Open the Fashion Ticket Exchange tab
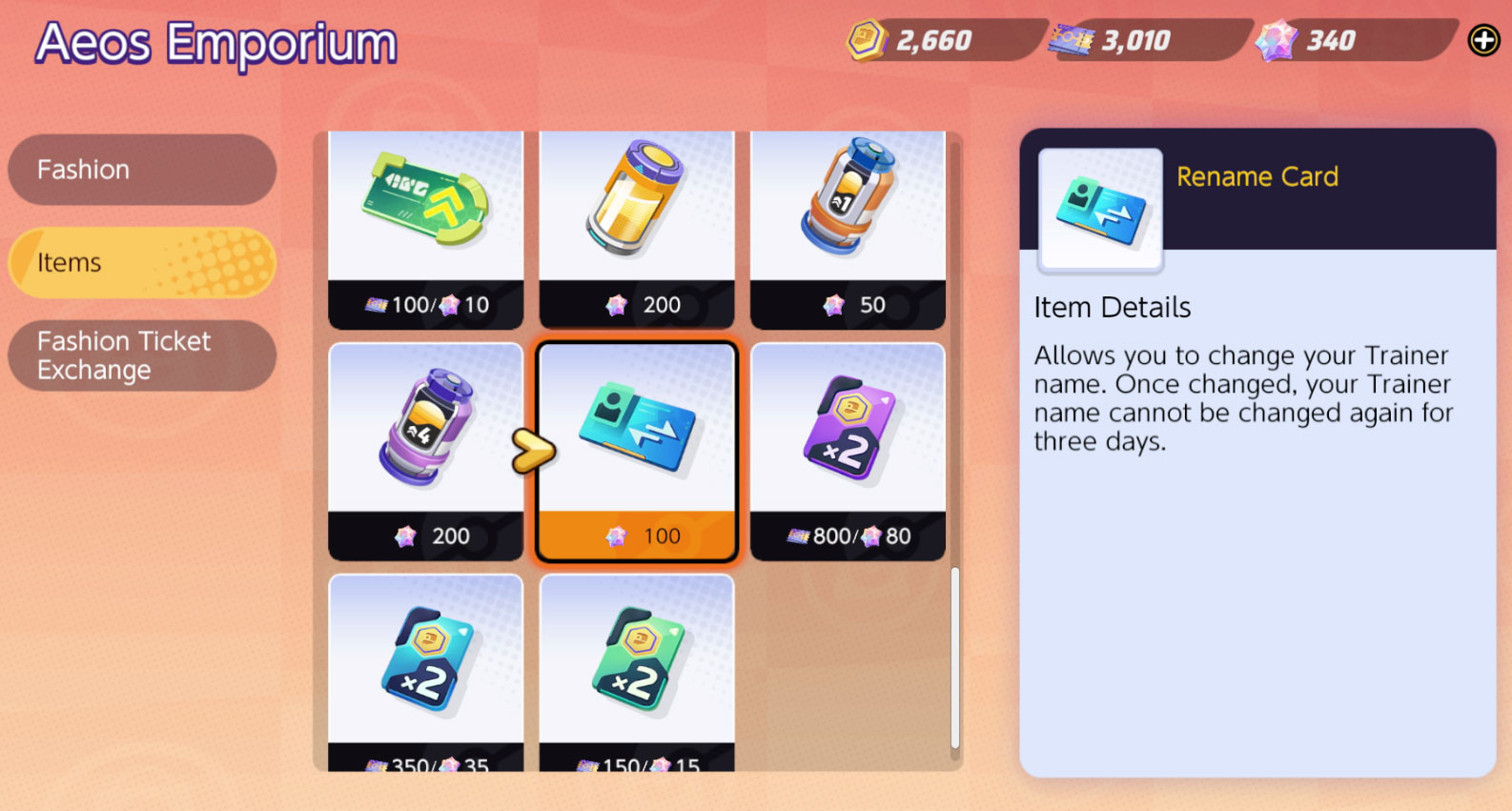The width and height of the screenshot is (1512, 811). (x=141, y=355)
